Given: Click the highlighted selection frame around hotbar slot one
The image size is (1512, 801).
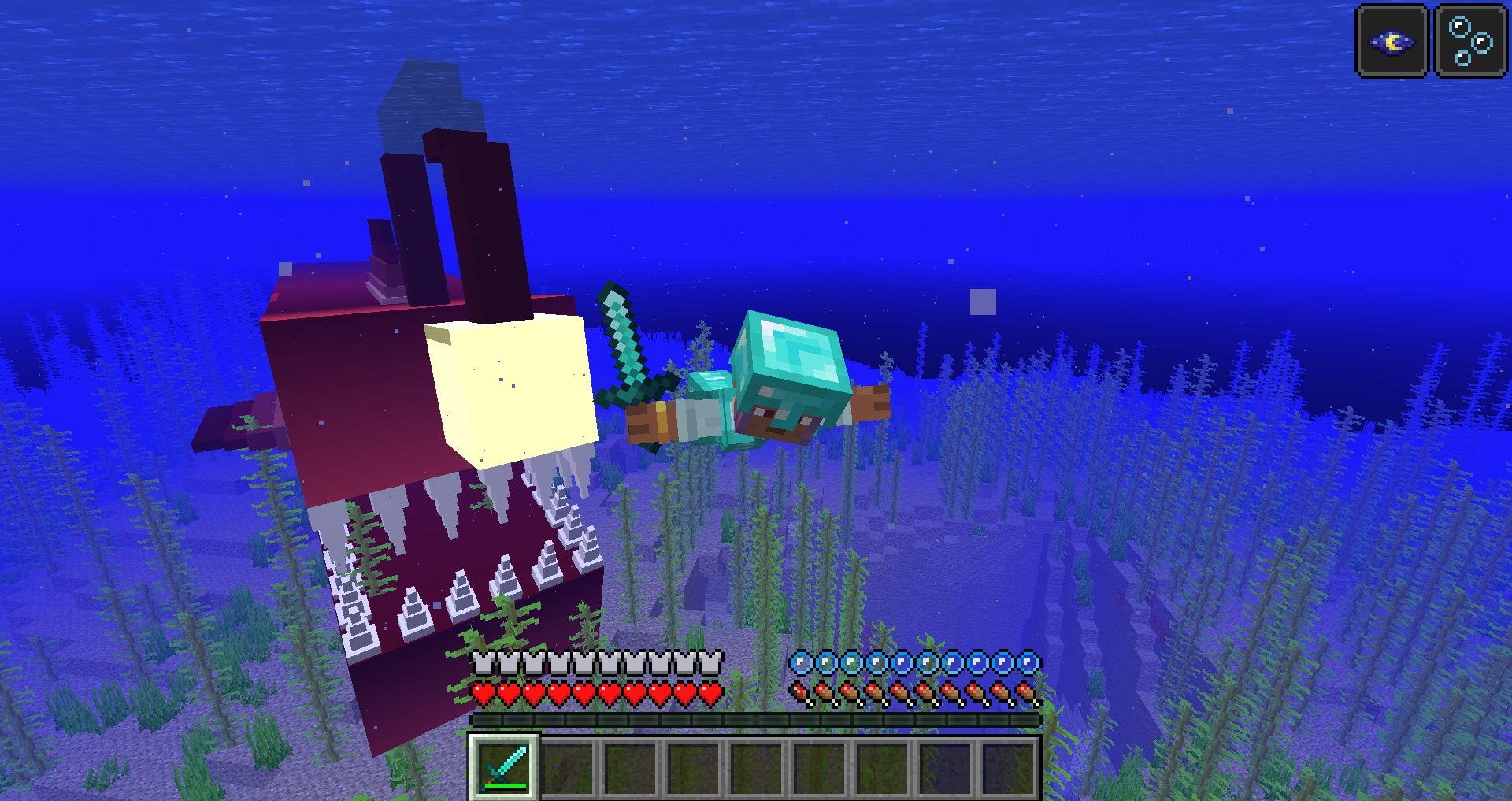Looking at the screenshot, I should (503, 765).
